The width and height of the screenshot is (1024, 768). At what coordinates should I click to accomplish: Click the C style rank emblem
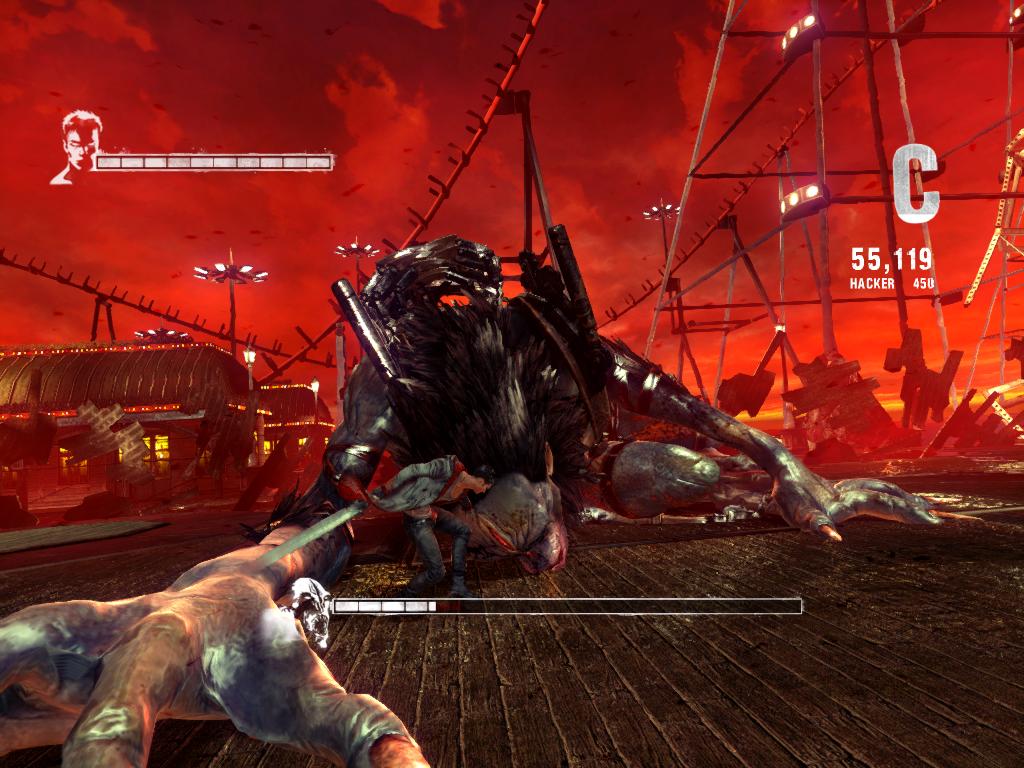(915, 183)
